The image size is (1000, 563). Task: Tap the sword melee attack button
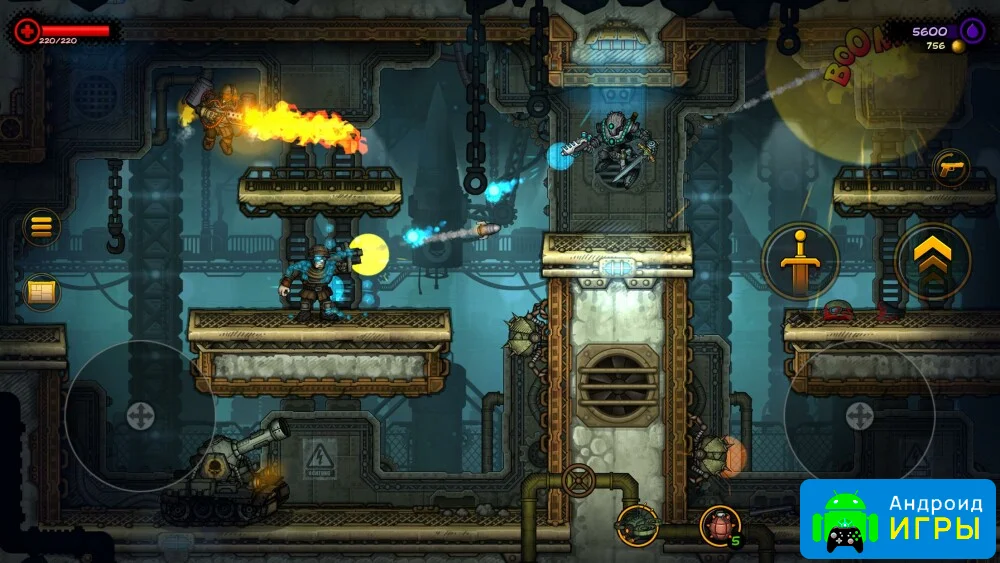click(800, 262)
